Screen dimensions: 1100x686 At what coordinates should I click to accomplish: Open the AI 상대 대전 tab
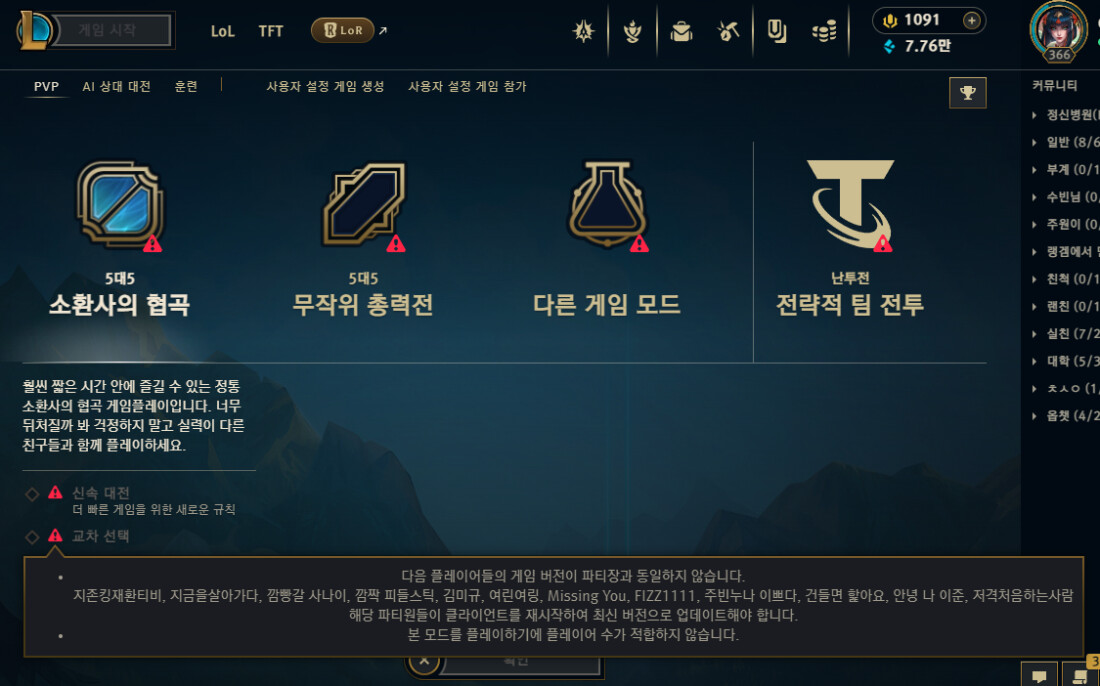[116, 87]
